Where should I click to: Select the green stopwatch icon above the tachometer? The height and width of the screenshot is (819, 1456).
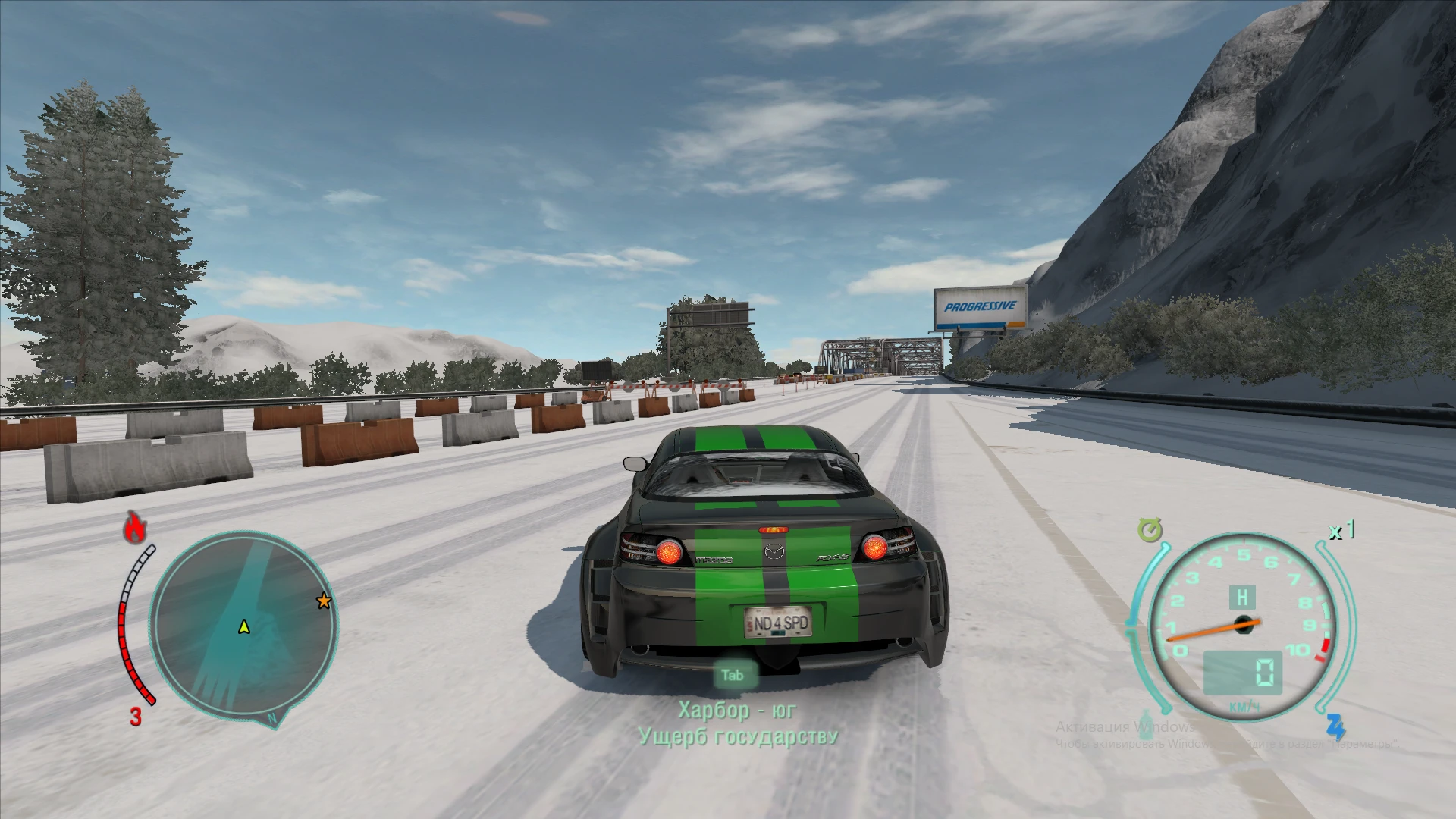pos(1150,531)
